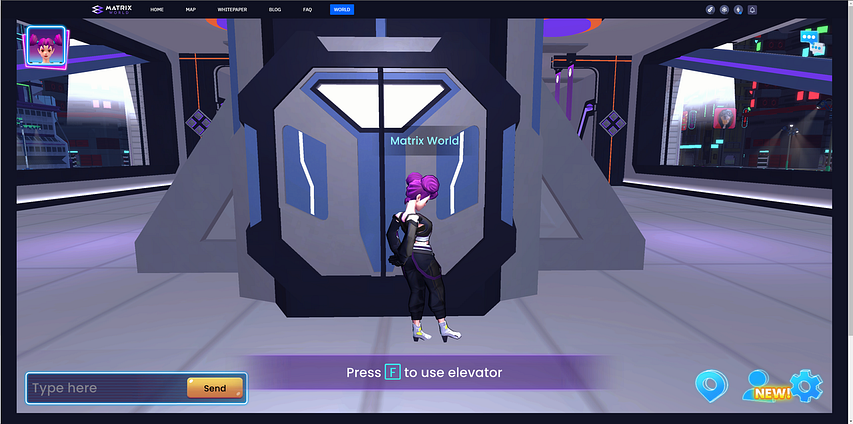Open the Map page in navigation

coord(191,9)
